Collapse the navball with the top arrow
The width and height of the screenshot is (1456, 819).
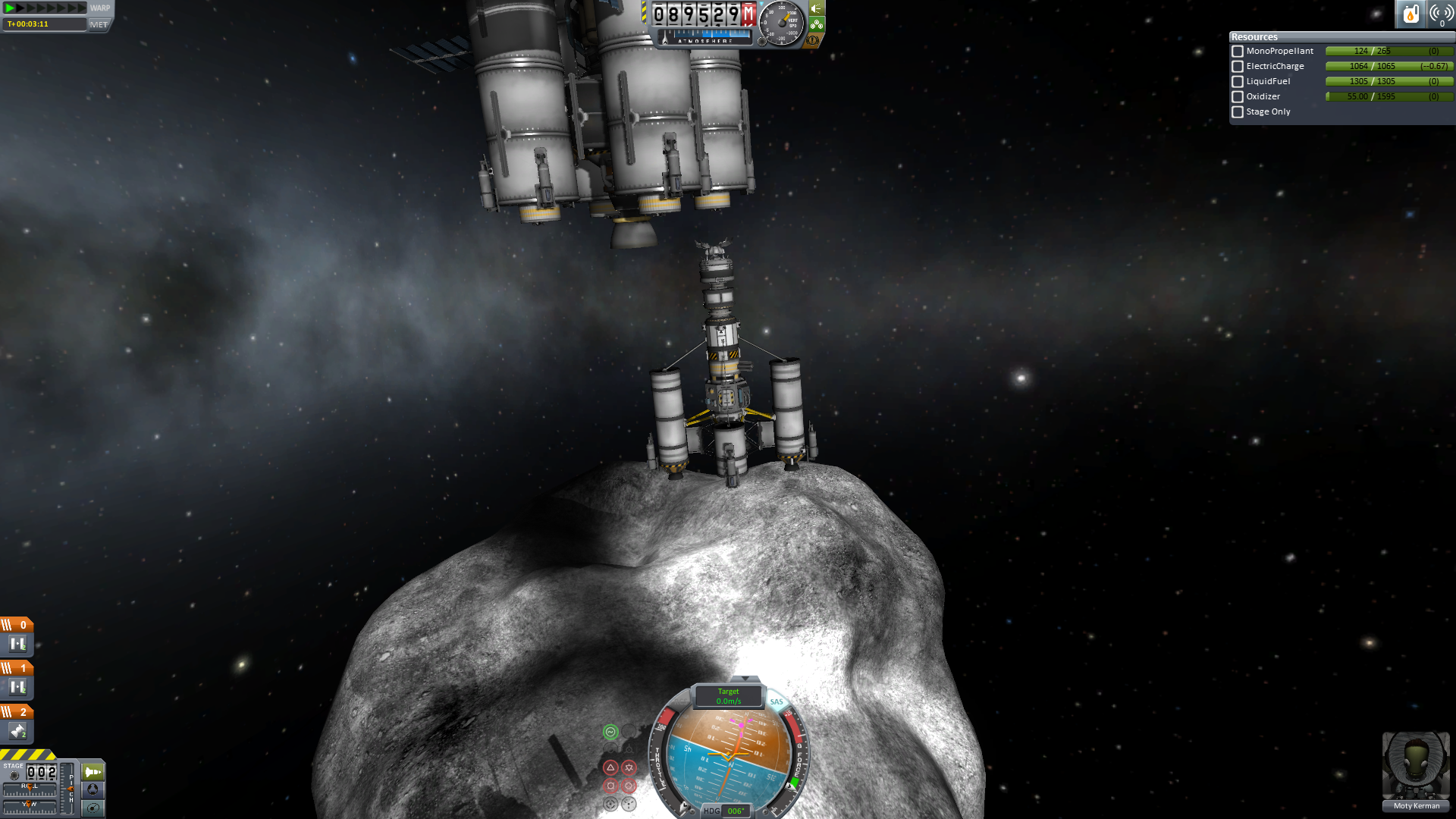coord(745,679)
